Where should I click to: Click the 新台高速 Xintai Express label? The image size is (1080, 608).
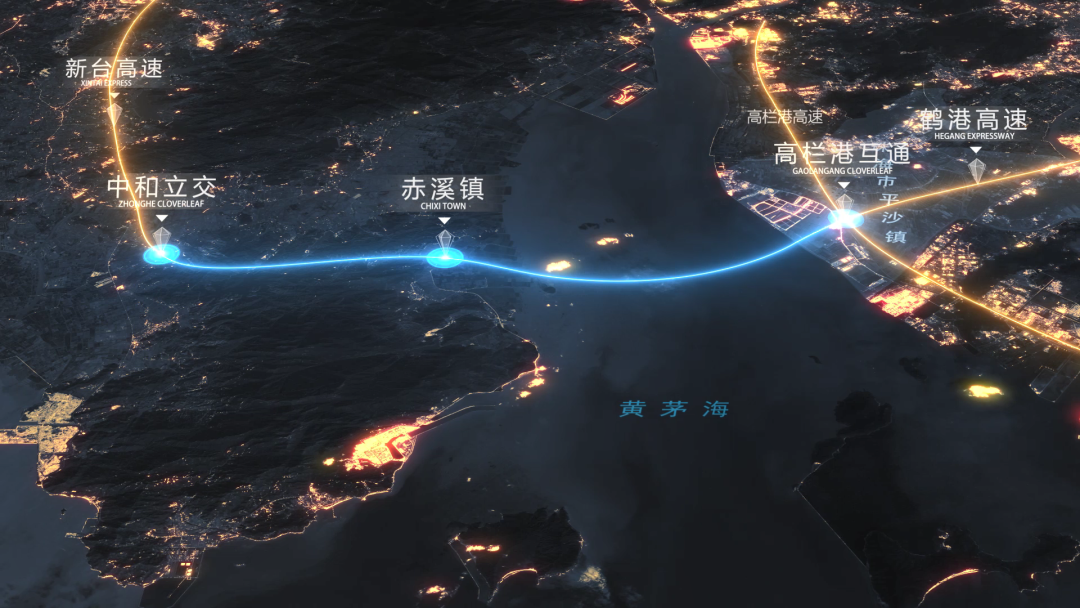click(113, 70)
